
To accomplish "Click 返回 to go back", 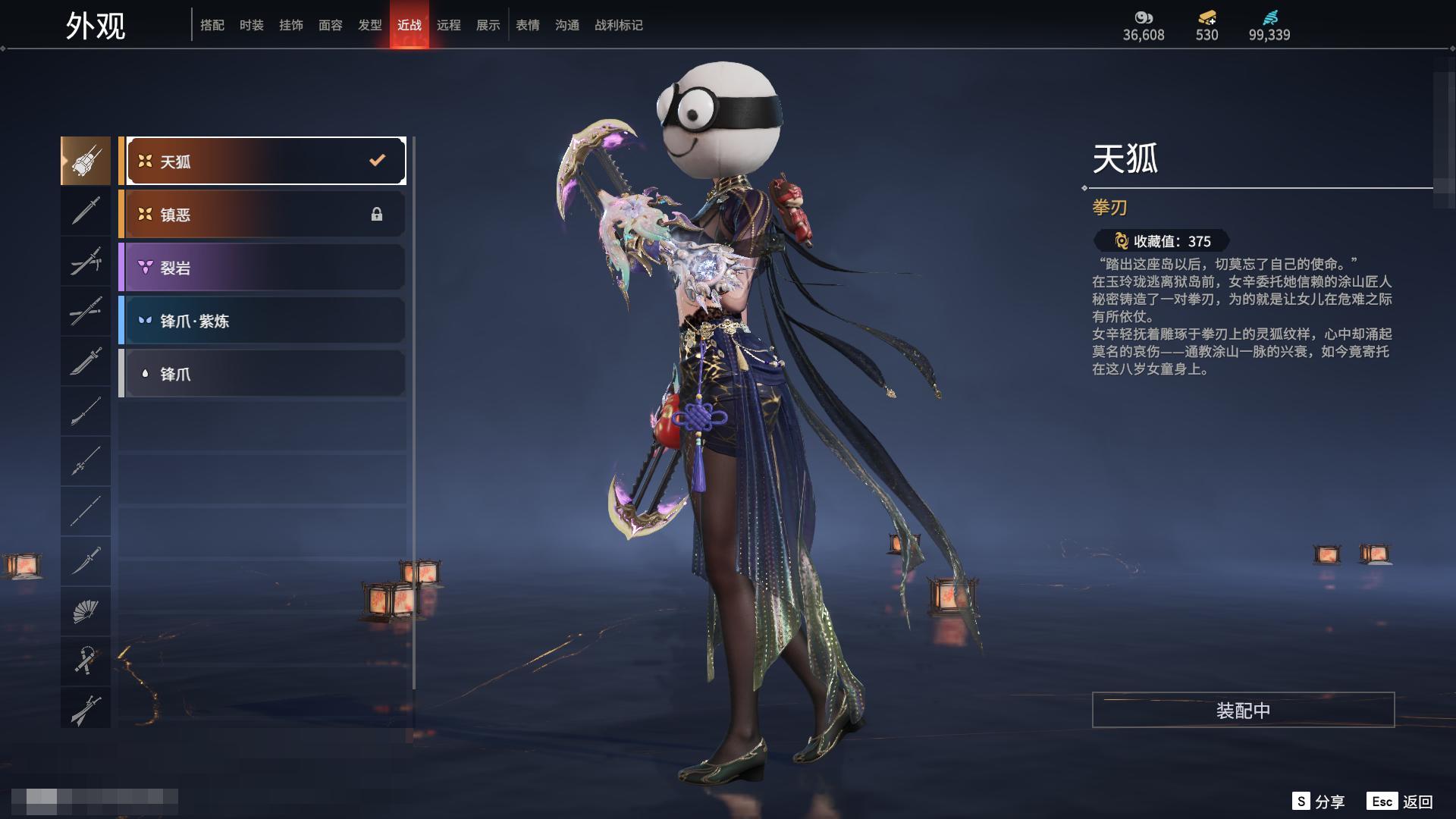I will (1401, 802).
